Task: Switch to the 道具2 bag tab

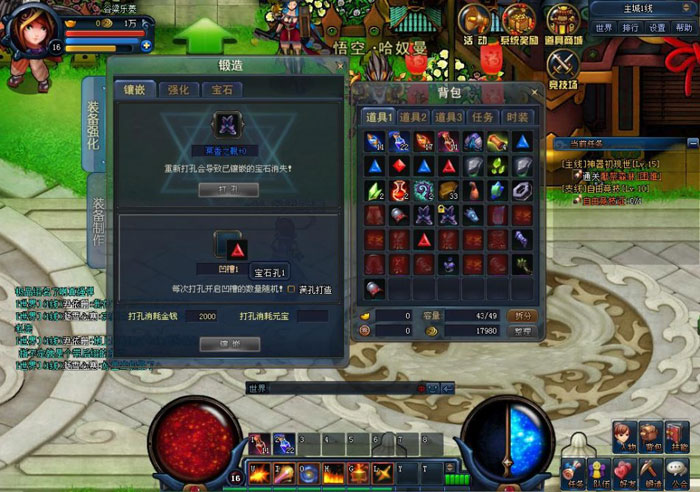Action: [413, 117]
